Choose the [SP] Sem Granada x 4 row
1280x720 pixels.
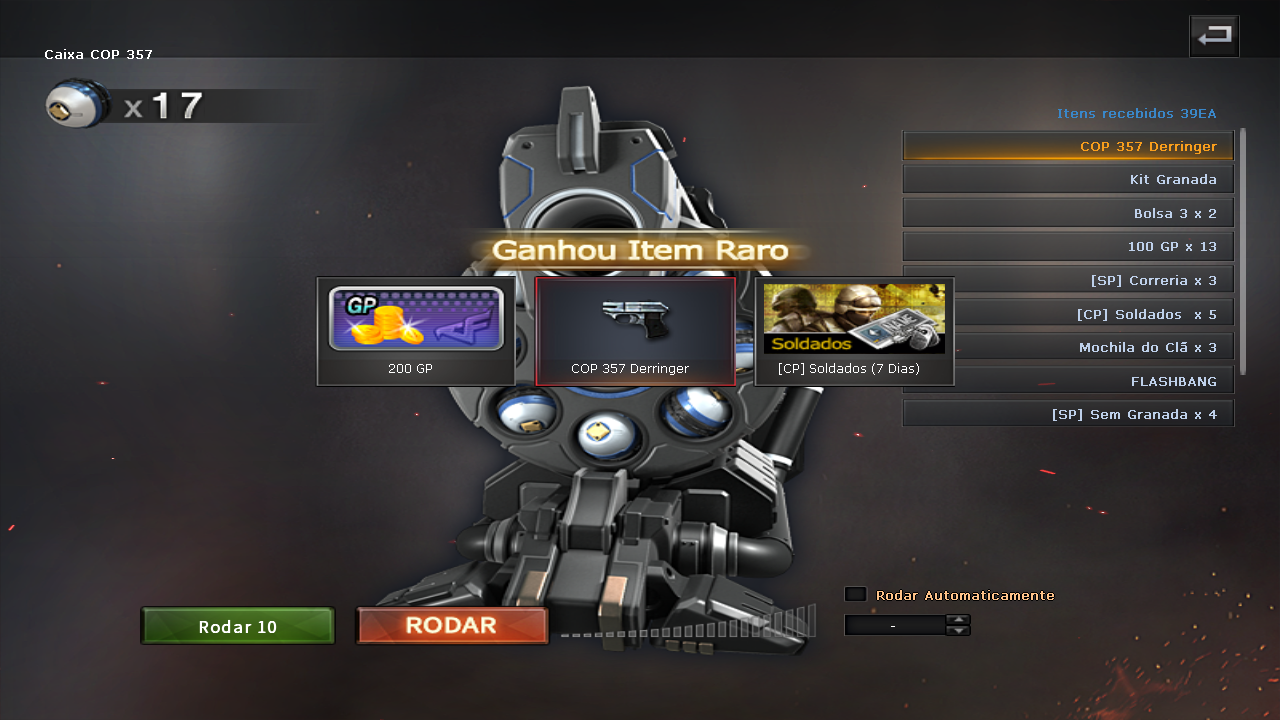point(1068,414)
